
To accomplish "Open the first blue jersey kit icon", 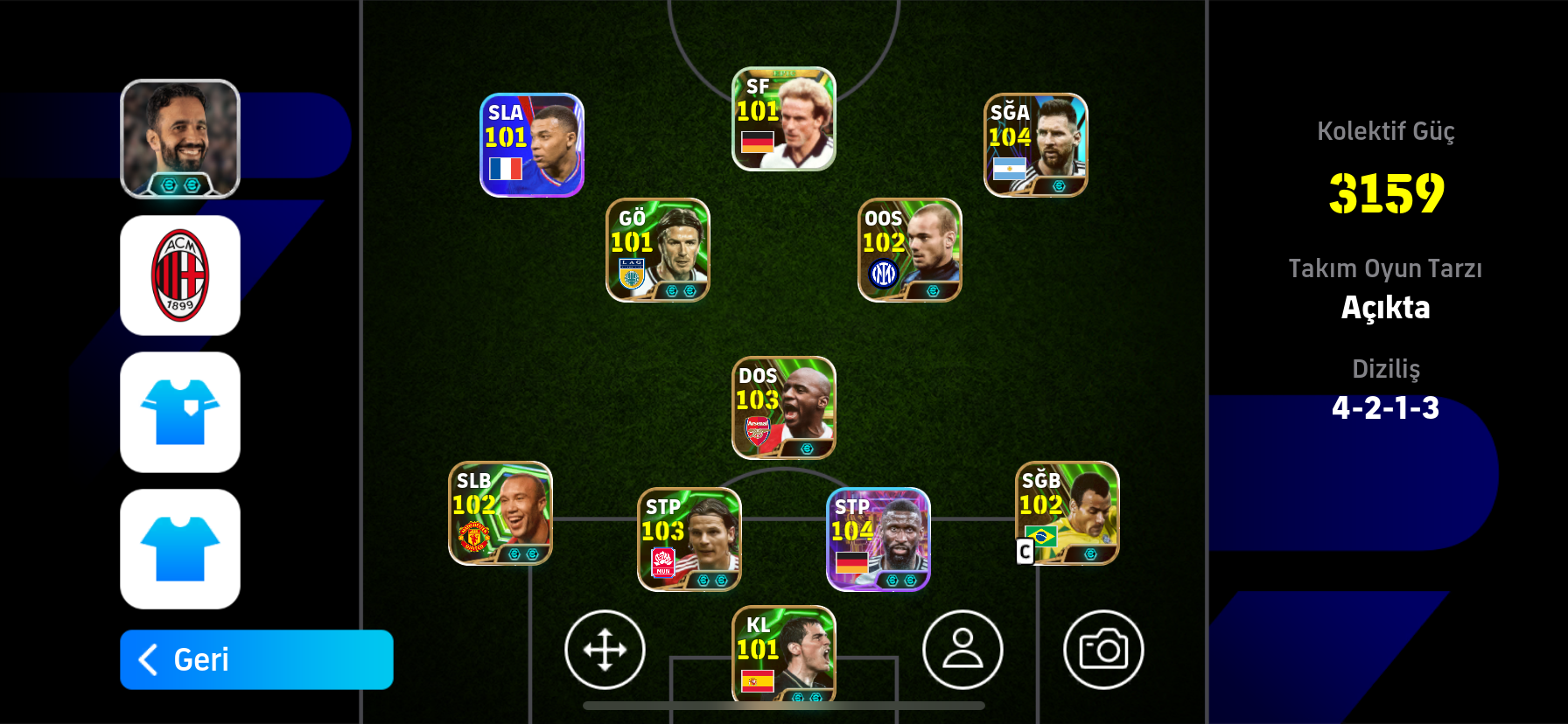I will coord(180,411).
